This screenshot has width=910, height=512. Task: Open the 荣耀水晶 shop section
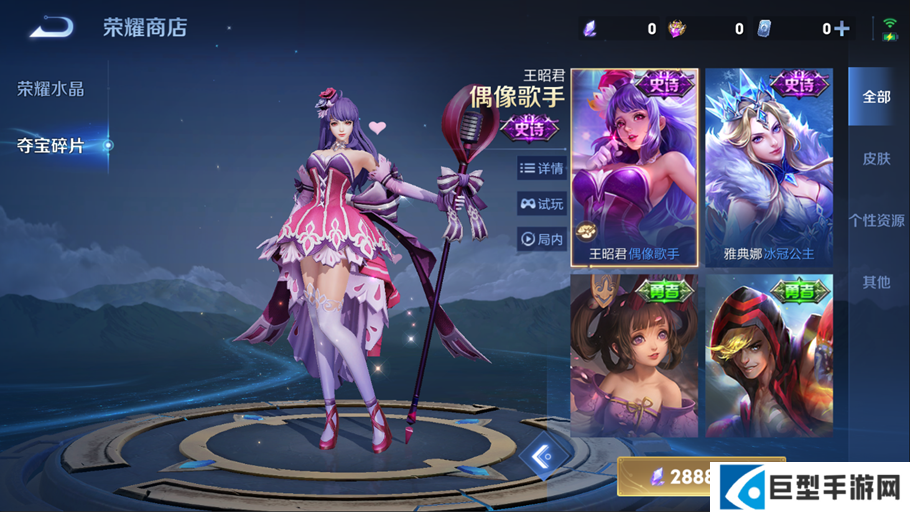pyautogui.click(x=51, y=89)
